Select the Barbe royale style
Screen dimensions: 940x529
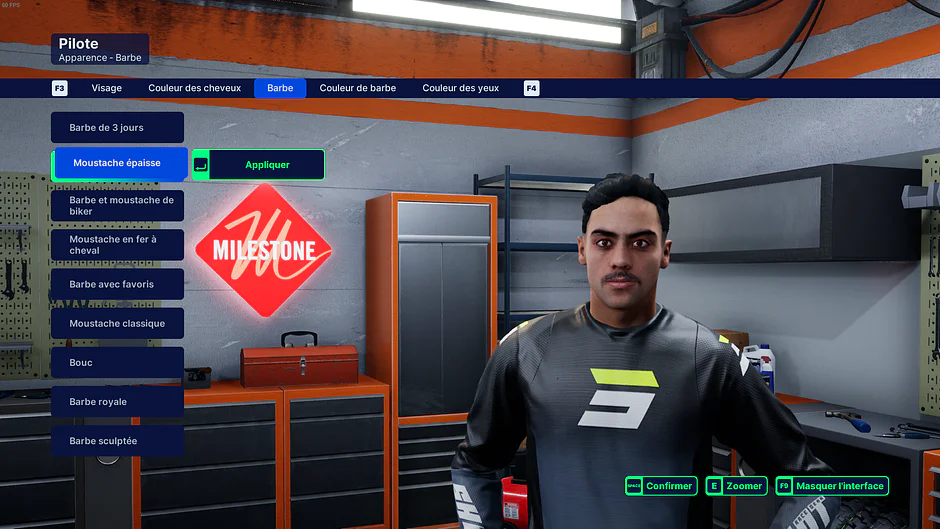[118, 401]
